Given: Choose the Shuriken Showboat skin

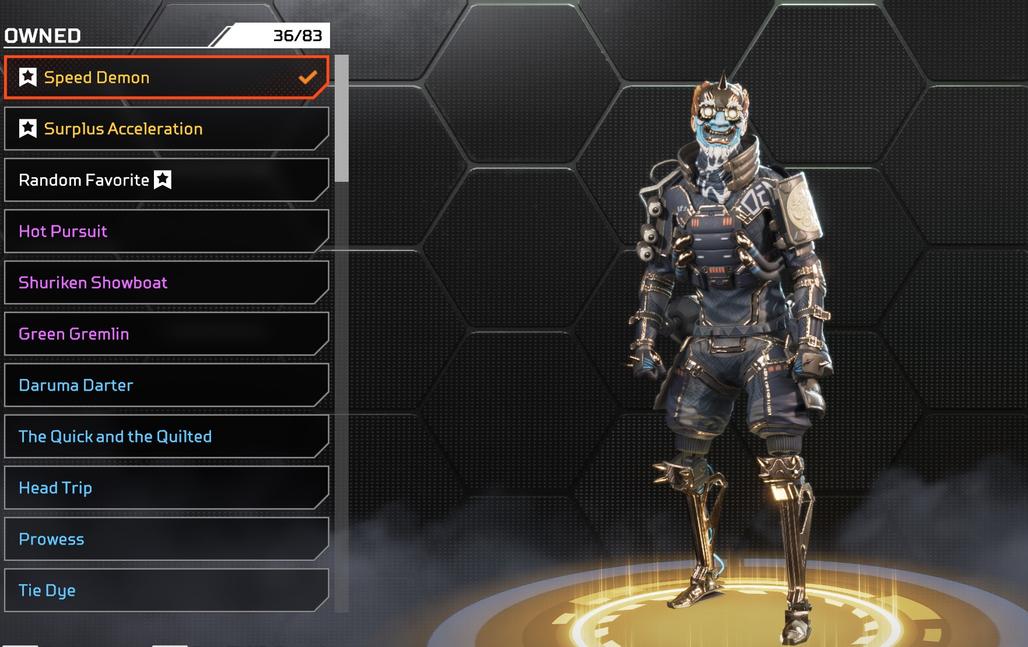Looking at the screenshot, I should point(166,283).
